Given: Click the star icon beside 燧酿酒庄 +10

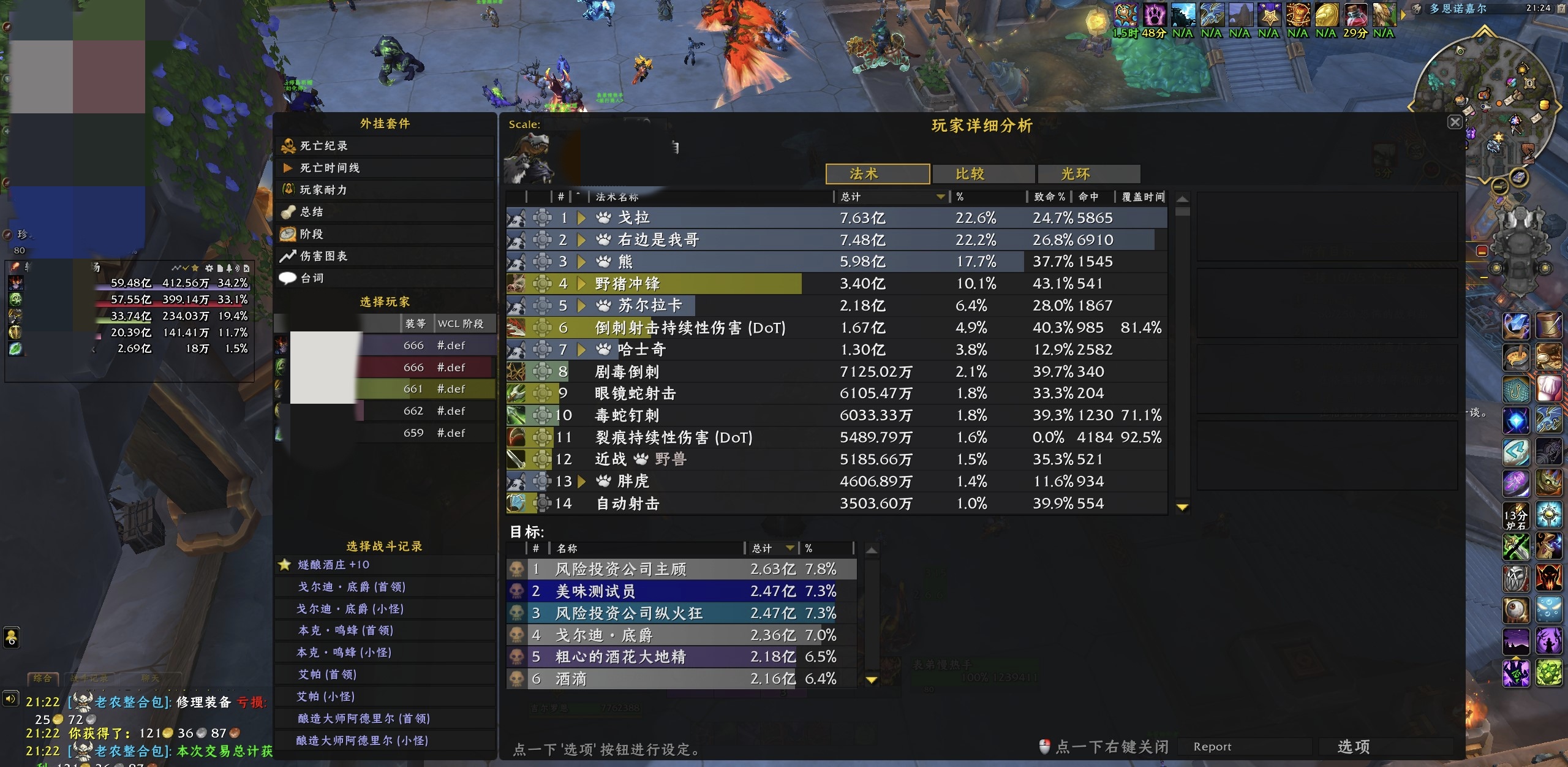Looking at the screenshot, I should point(285,564).
